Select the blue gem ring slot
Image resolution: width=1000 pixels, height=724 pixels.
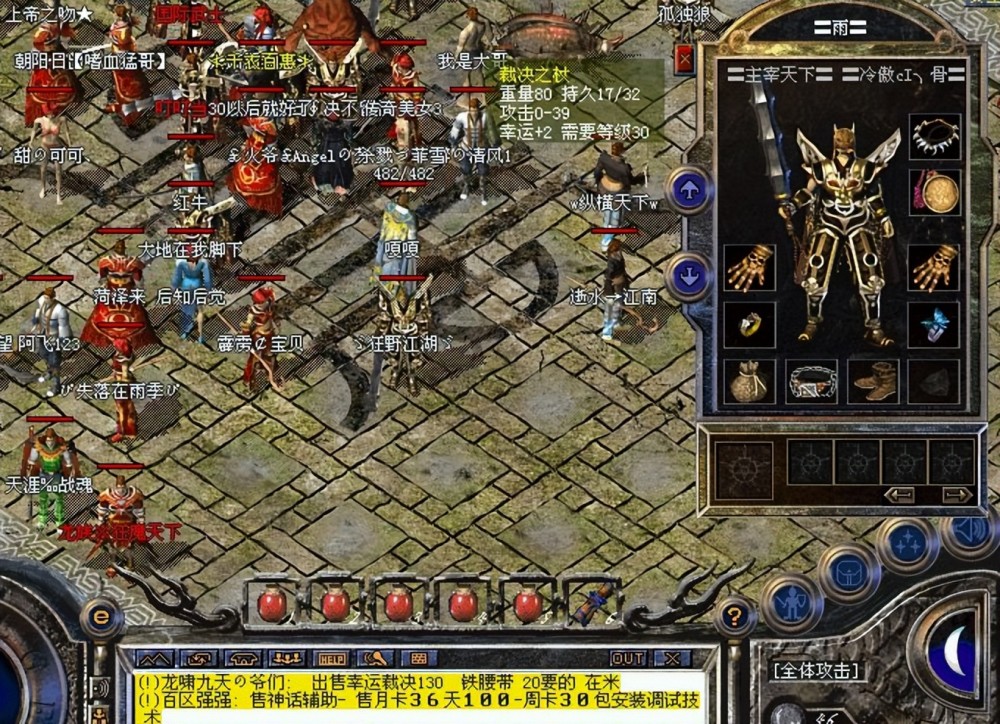[935, 324]
